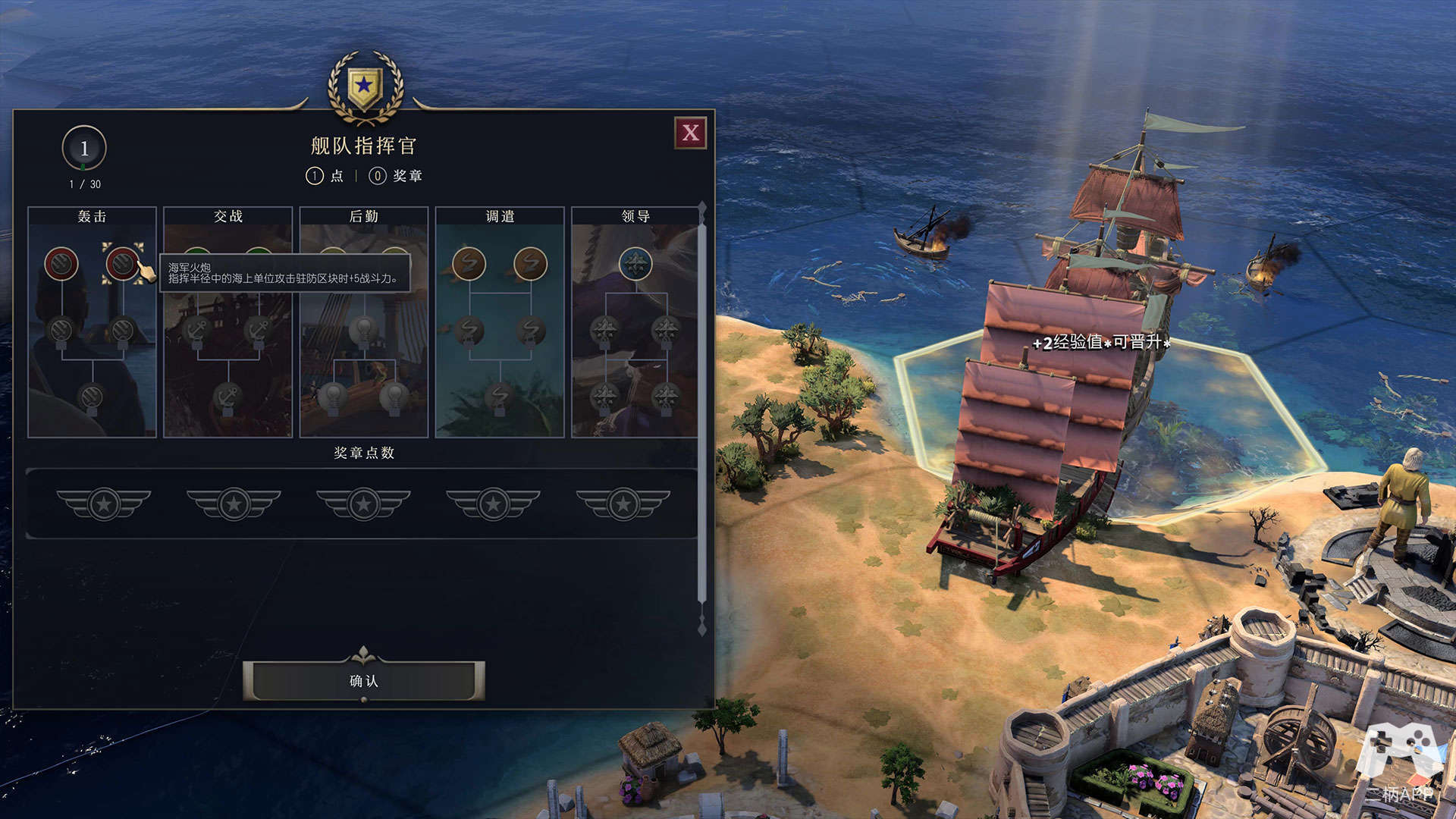
Task: Select the highlighted 海军火炮 promotion node
Action: point(122,263)
